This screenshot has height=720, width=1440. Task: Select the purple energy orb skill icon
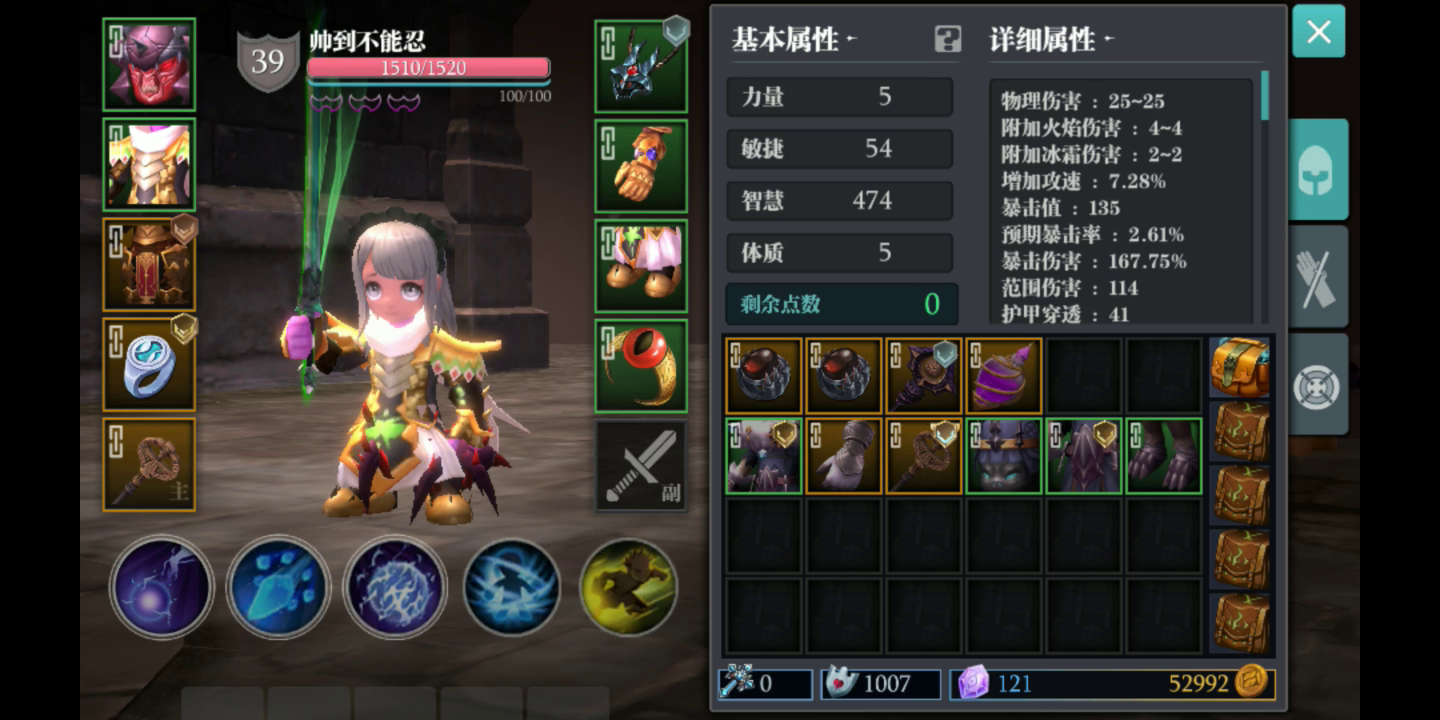point(162,587)
